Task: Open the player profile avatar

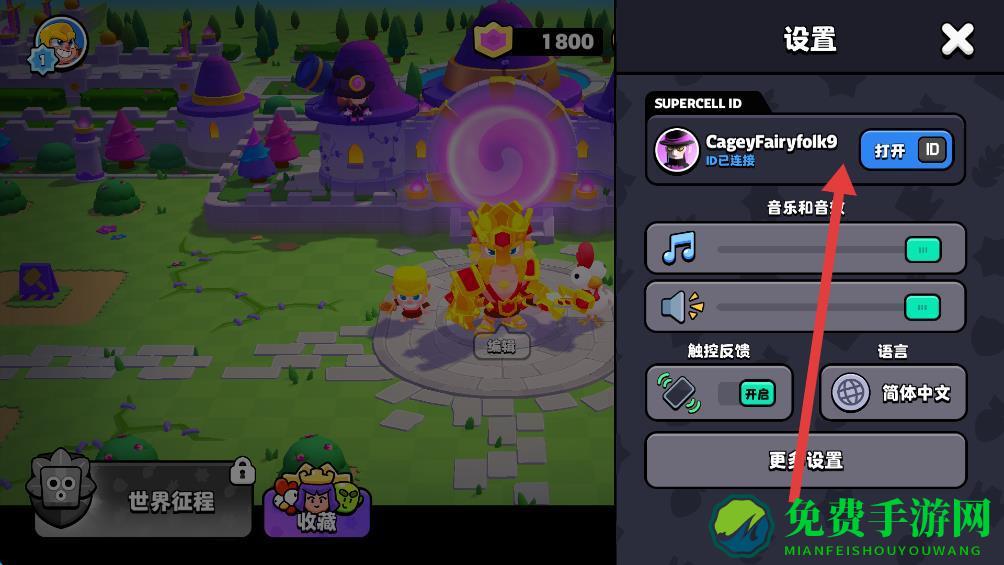Action: [62, 43]
